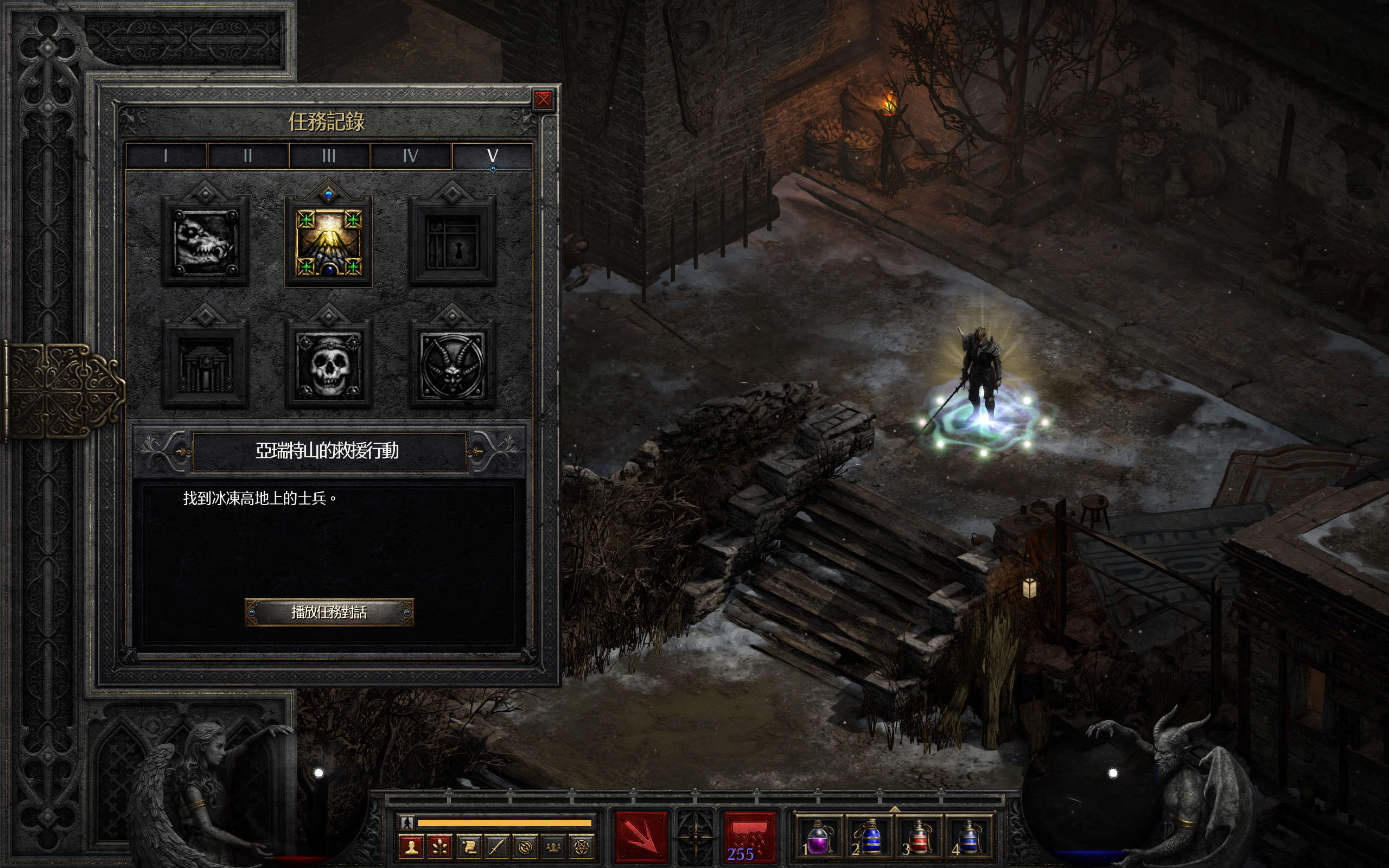Viewport: 1389px width, 868px height.
Task: Show the Act IV quest tab
Action: [x=410, y=156]
